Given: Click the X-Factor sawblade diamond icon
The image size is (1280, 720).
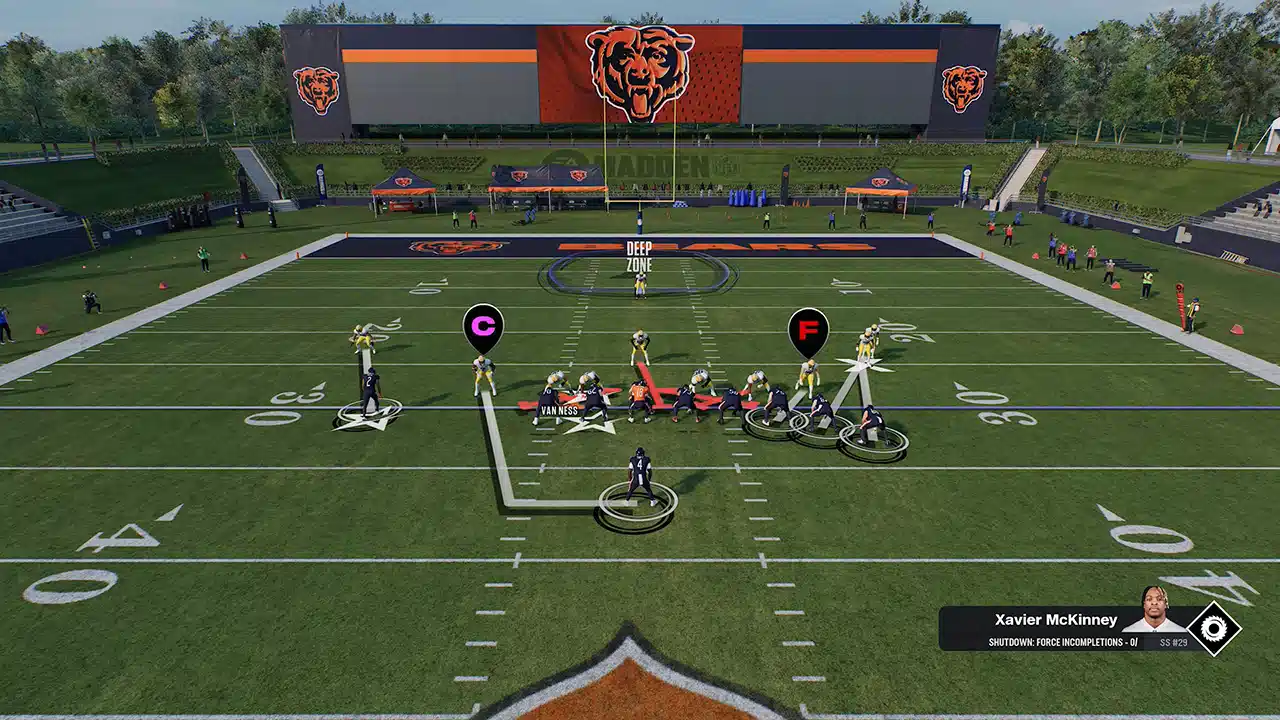Looking at the screenshot, I should 1215,629.
